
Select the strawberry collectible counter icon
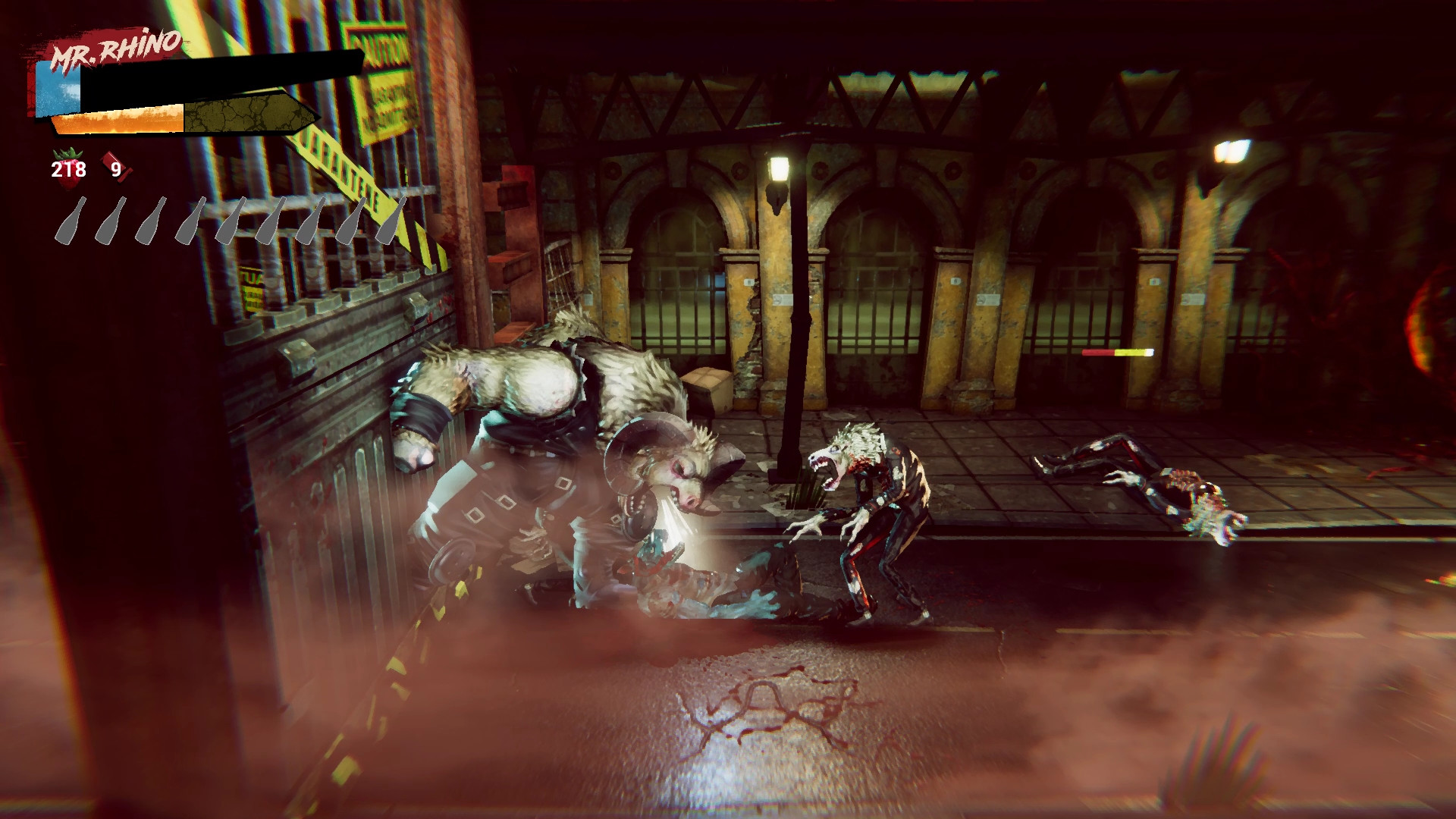(x=67, y=168)
